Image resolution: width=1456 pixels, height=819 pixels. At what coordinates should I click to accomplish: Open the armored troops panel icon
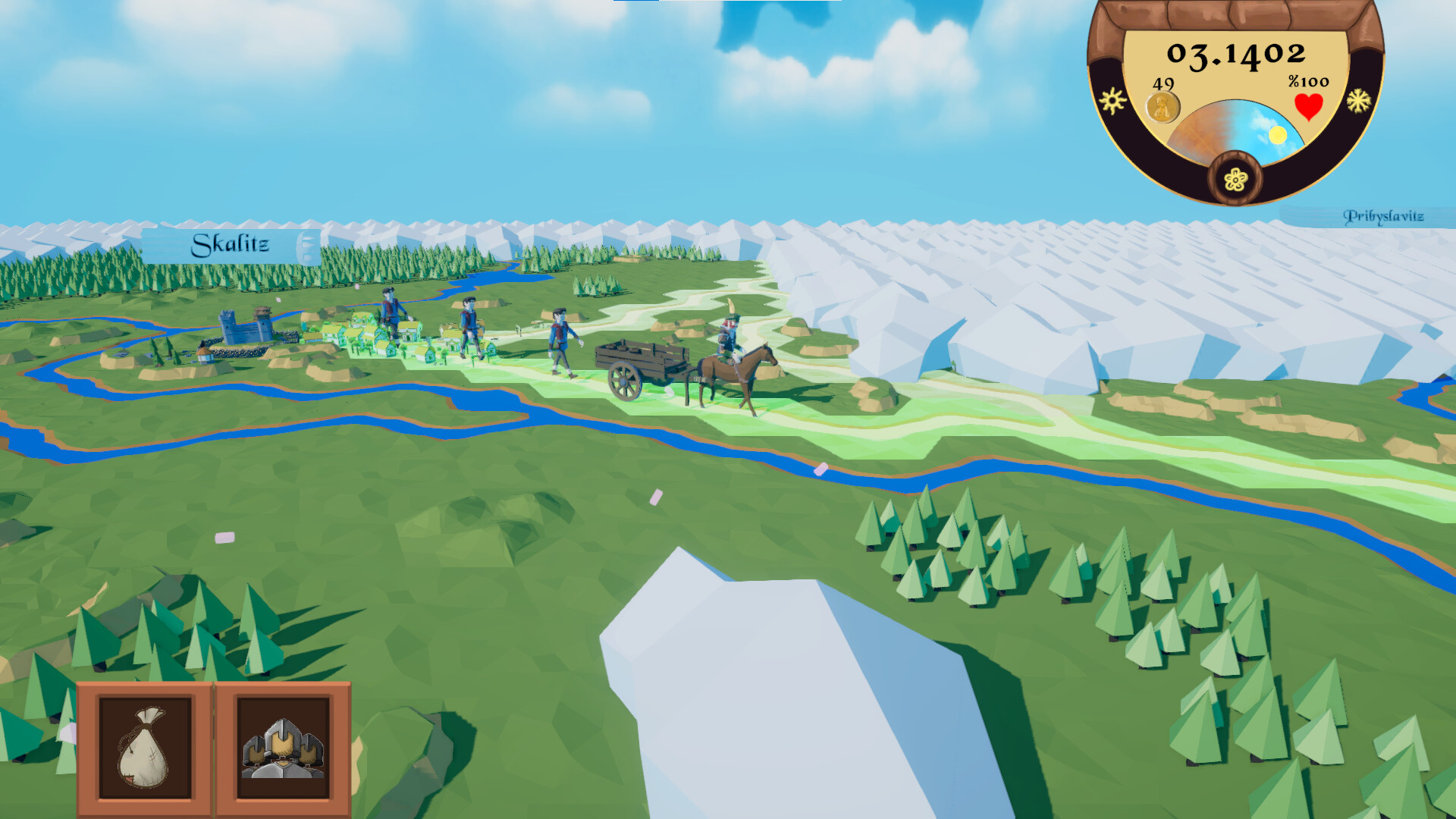point(284,747)
